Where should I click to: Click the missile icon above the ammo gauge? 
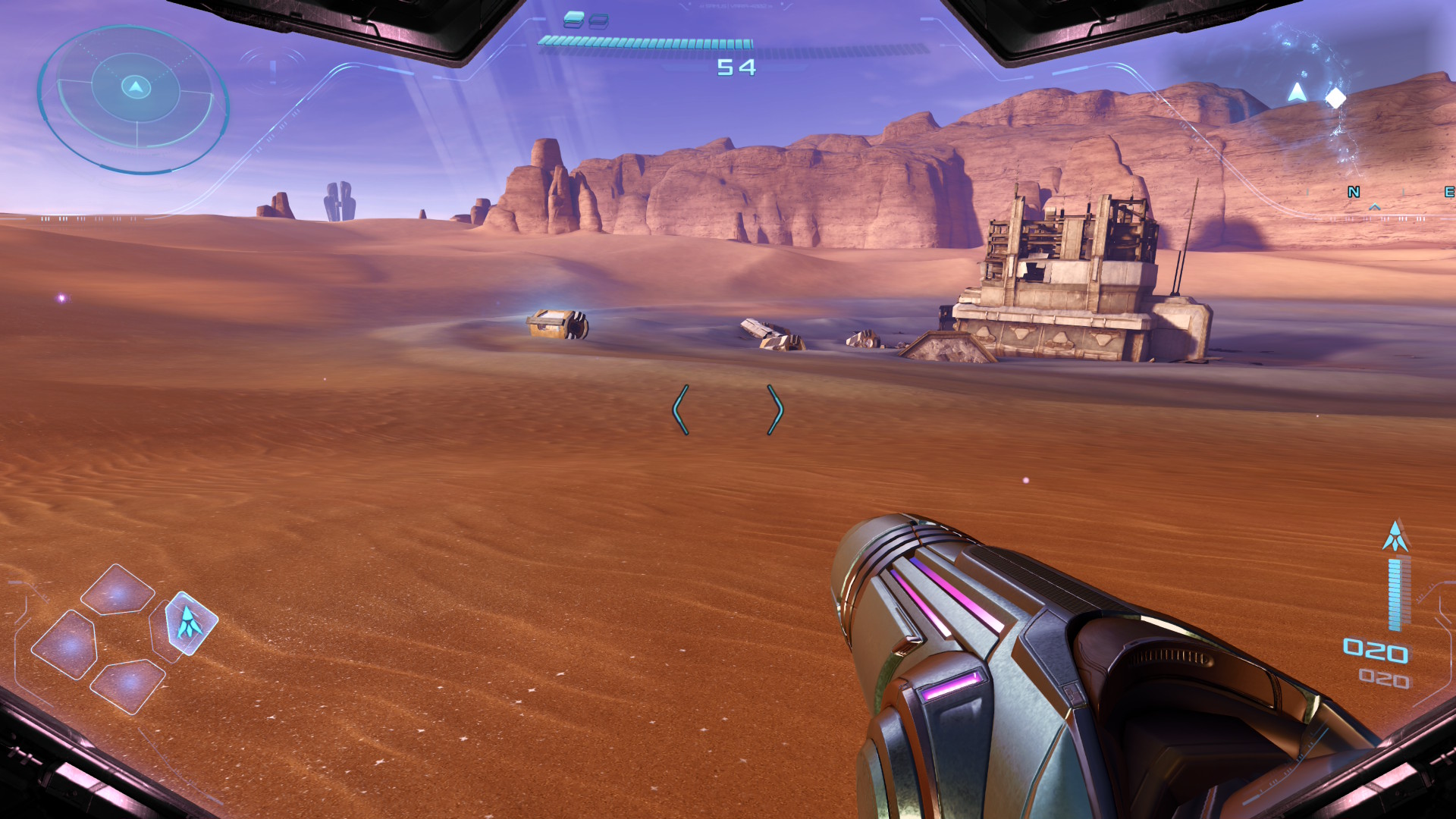point(1395,536)
